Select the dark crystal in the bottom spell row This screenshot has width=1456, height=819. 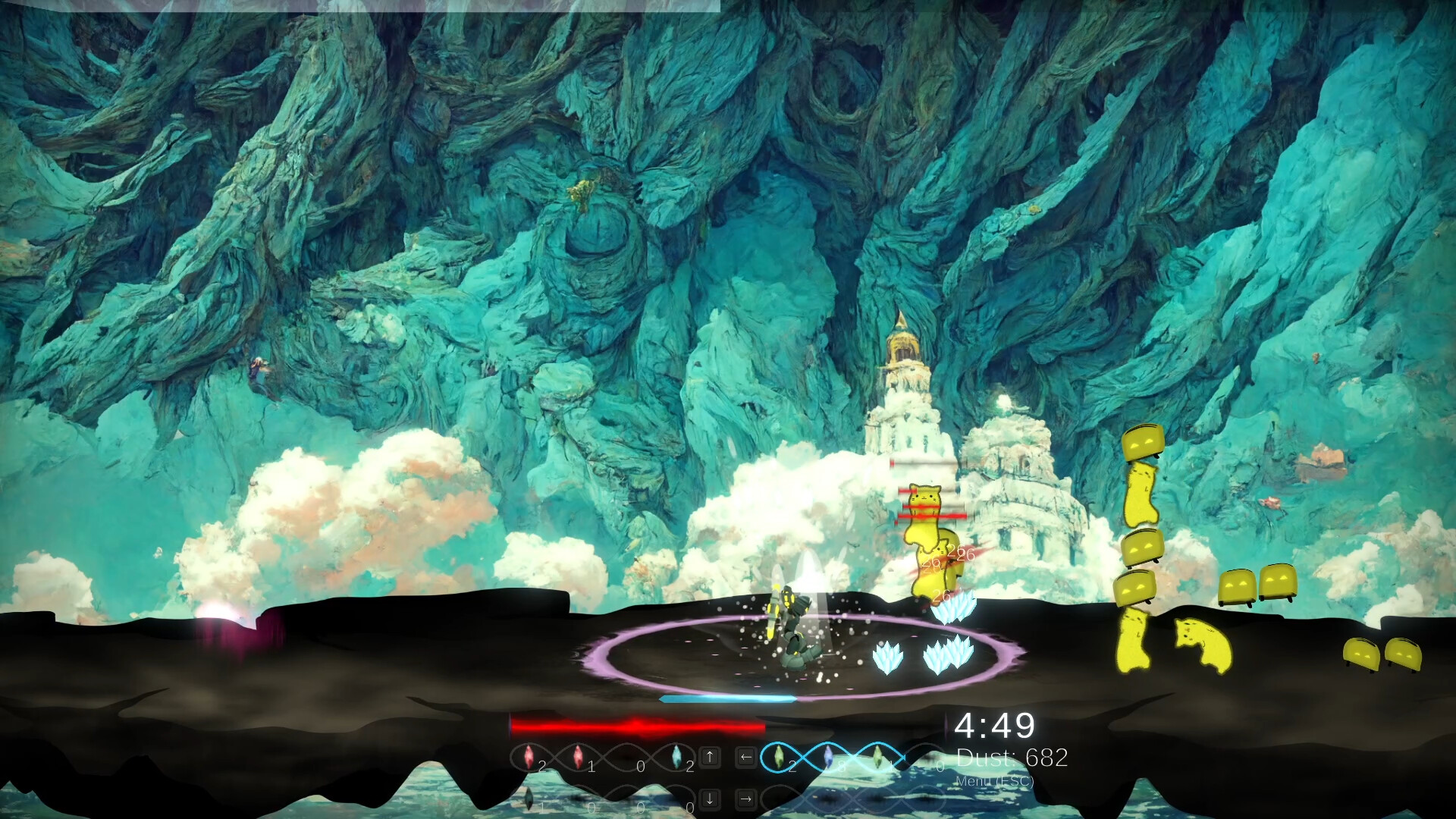pos(528,799)
